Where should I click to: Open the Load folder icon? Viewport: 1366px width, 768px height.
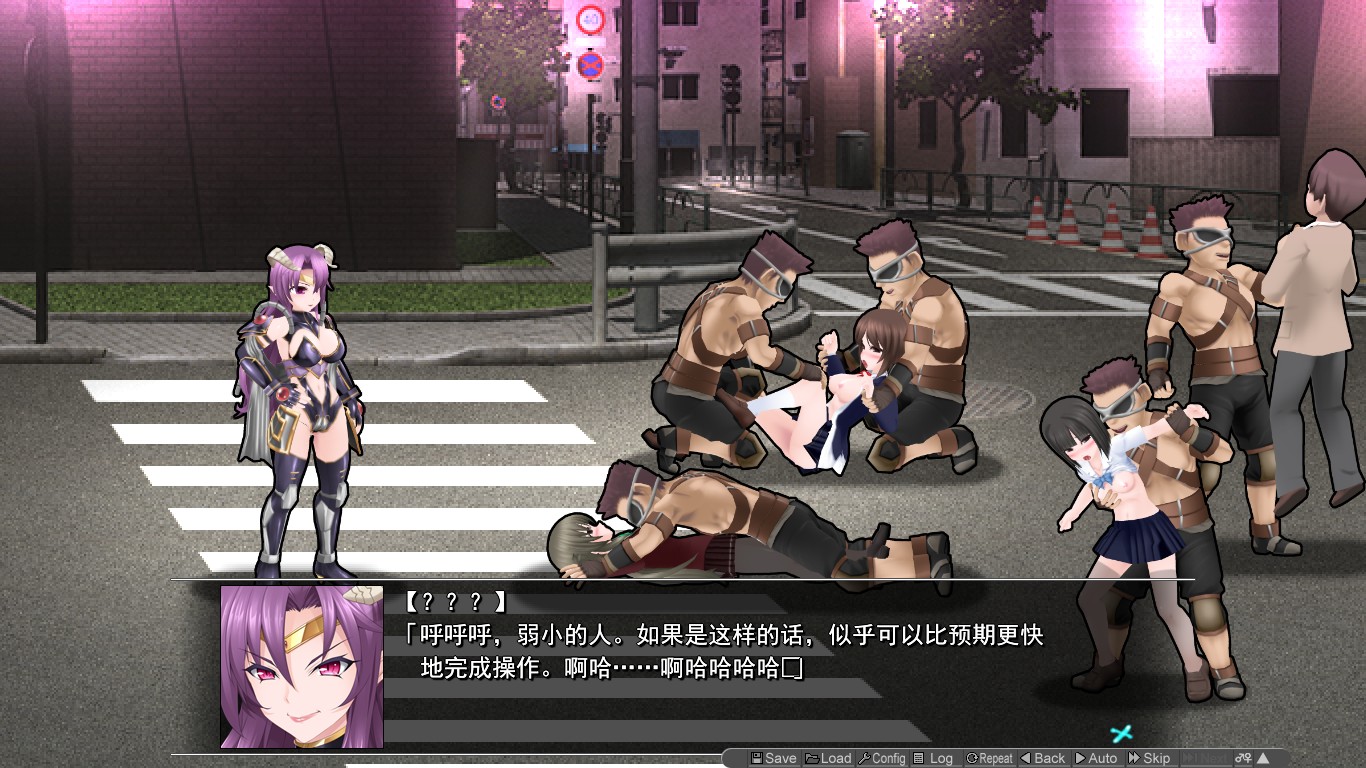tap(813, 757)
